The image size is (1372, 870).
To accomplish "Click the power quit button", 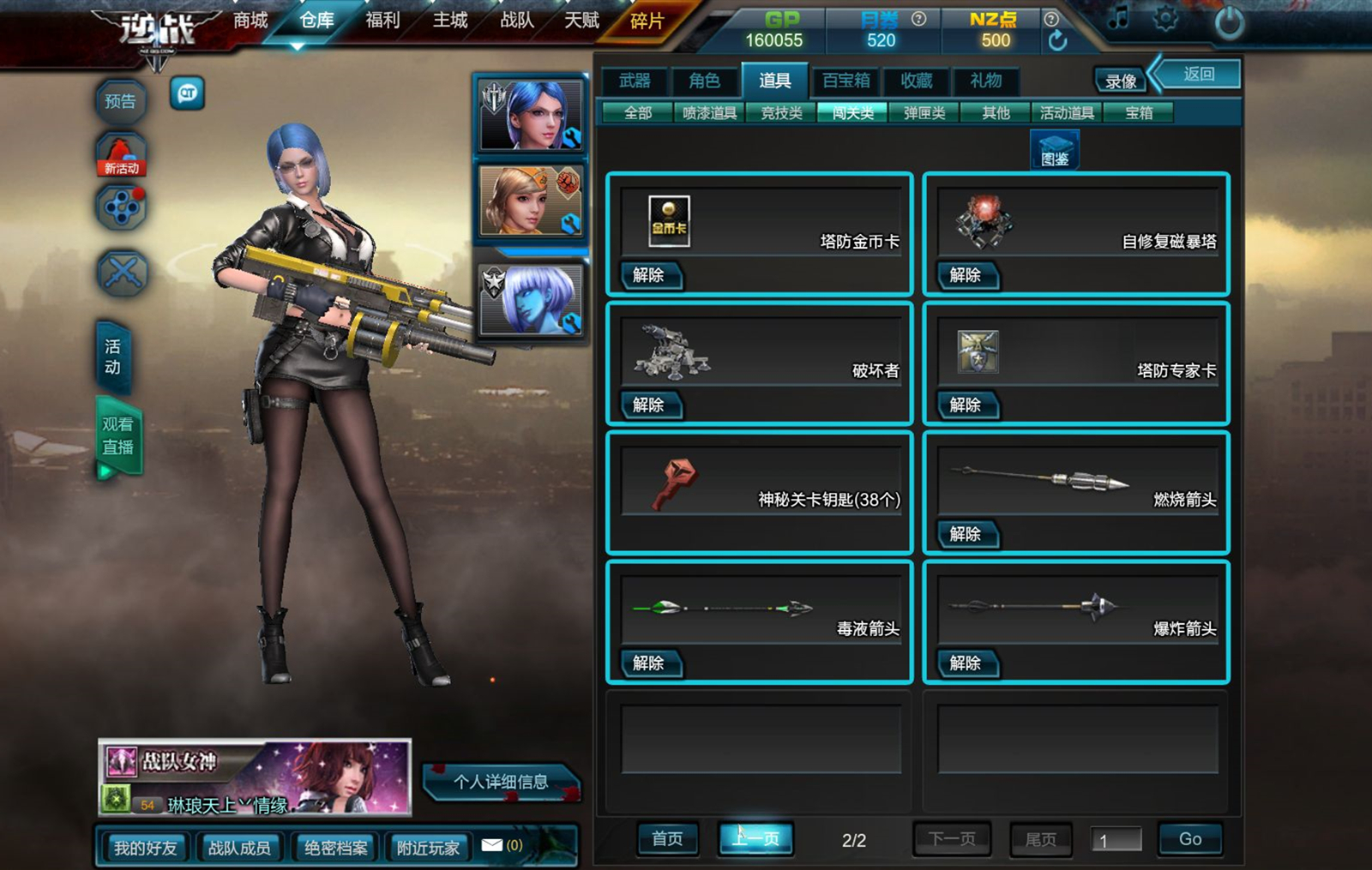I will (x=1229, y=22).
